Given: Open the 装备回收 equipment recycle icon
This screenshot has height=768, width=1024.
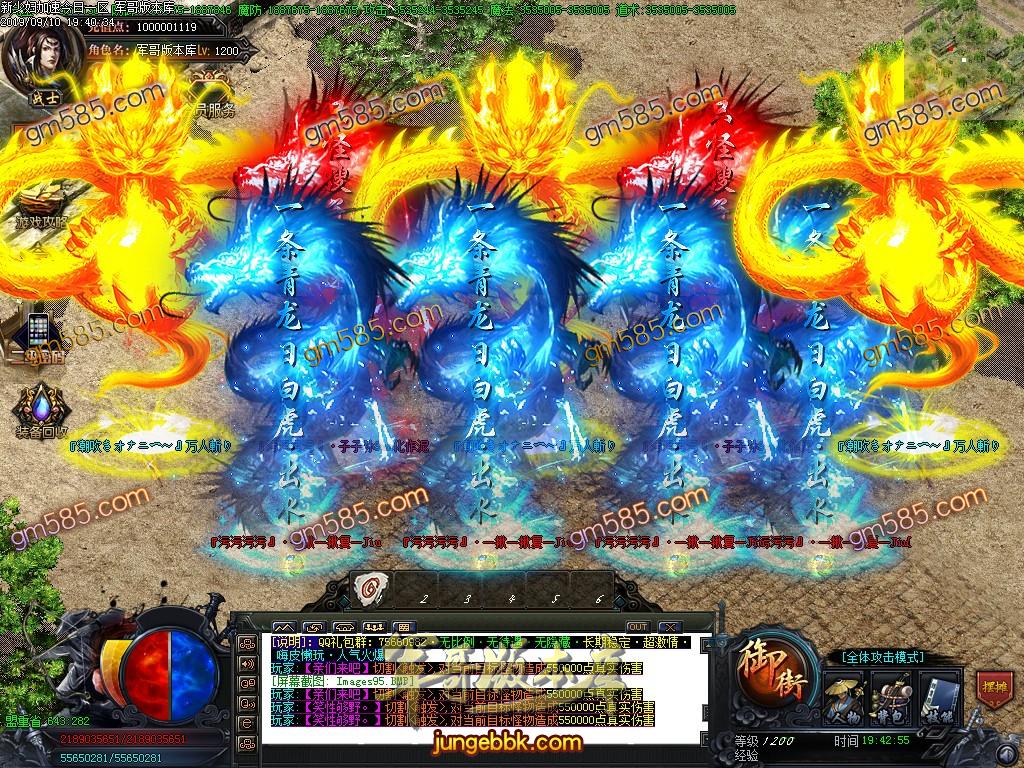Looking at the screenshot, I should coord(40,412).
